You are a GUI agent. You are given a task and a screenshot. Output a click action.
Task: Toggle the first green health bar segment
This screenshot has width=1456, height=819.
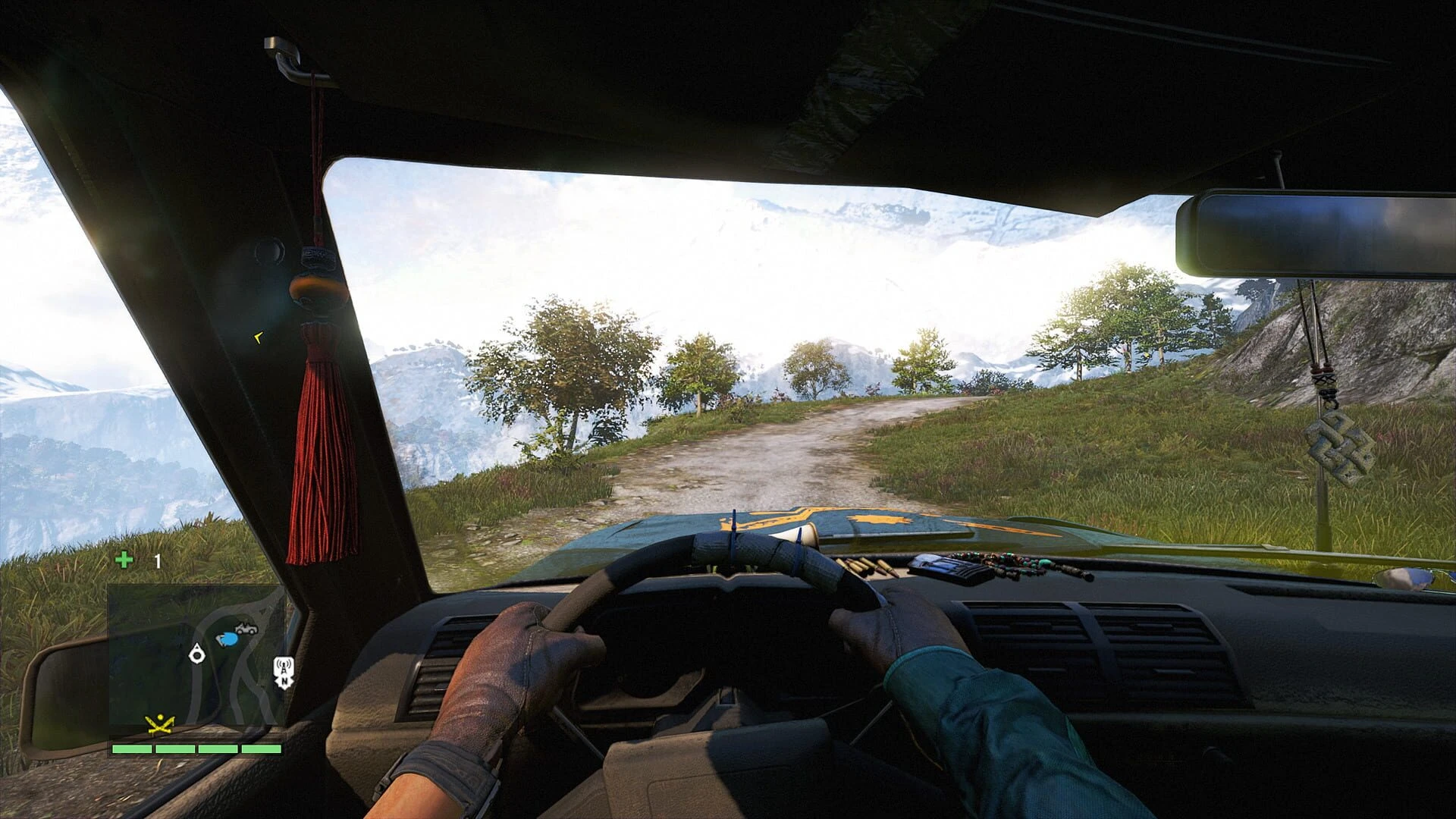click(133, 750)
